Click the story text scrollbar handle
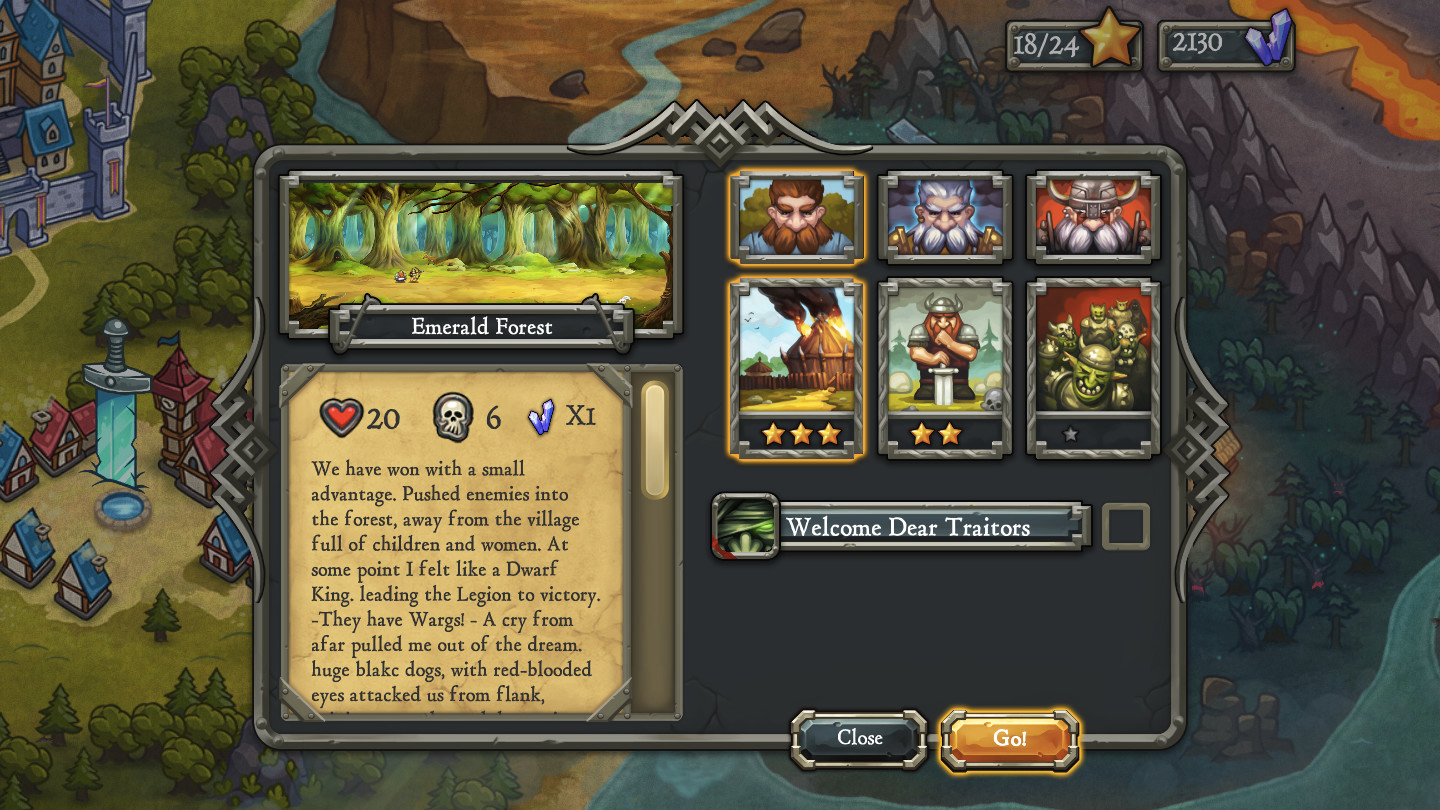 pyautogui.click(x=655, y=440)
